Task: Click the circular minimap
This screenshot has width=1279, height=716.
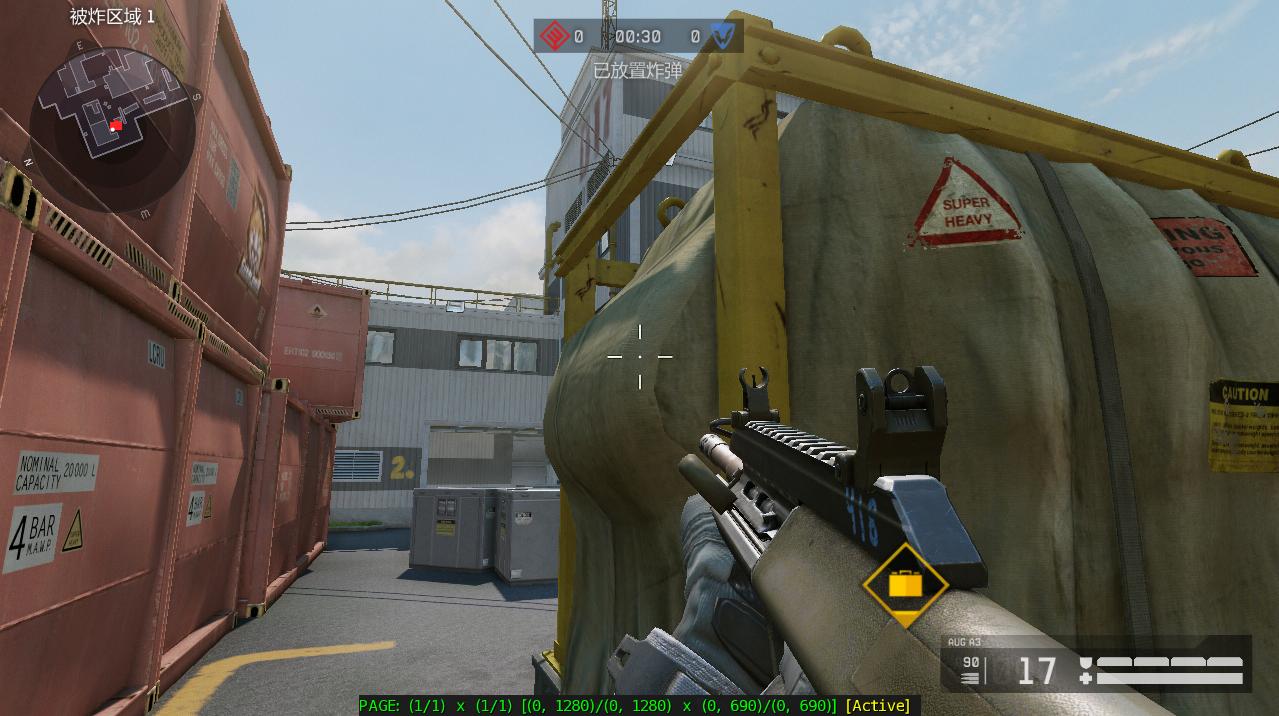Action: coord(112,126)
